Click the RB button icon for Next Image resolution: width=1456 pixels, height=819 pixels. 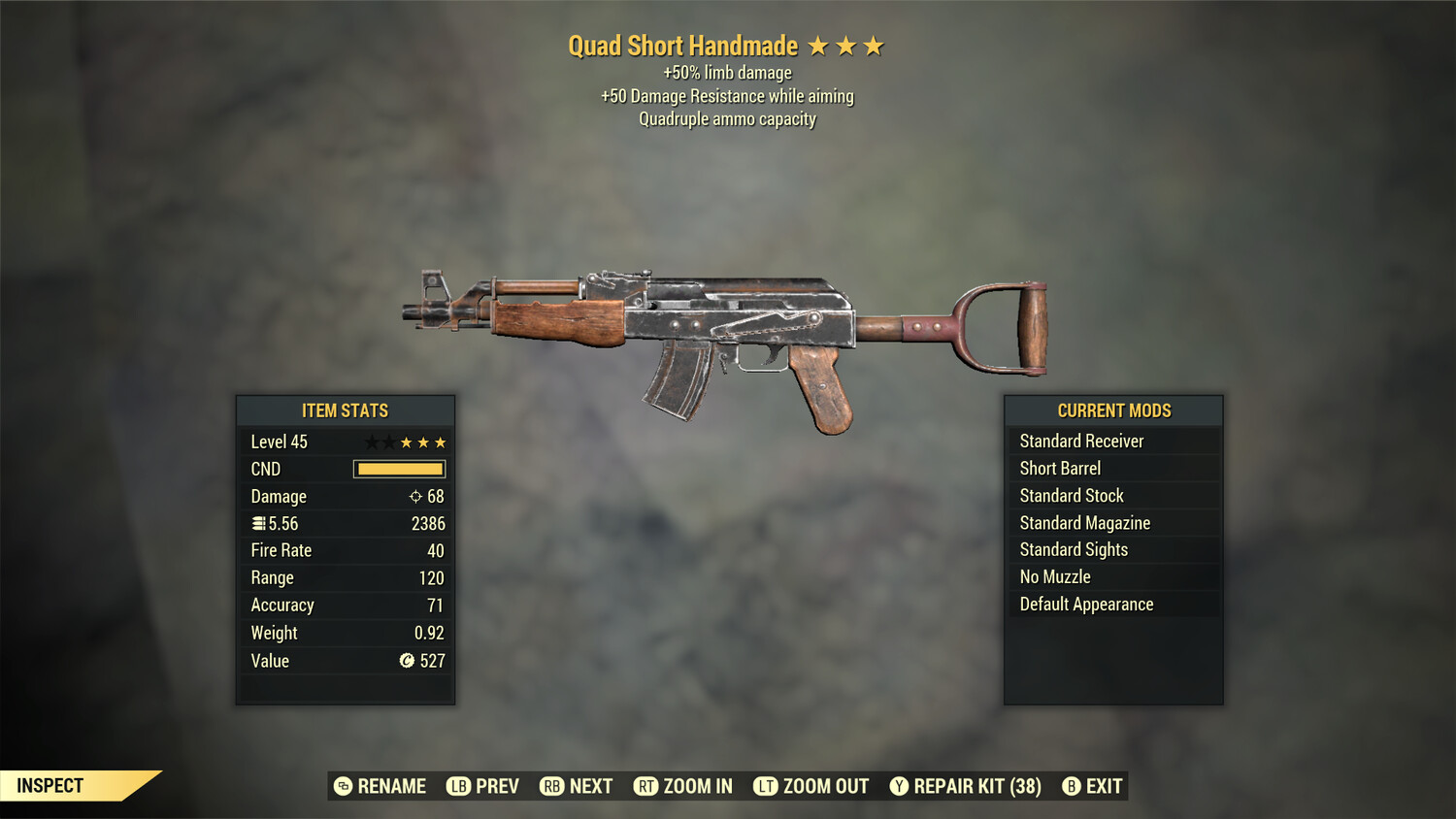tap(553, 786)
